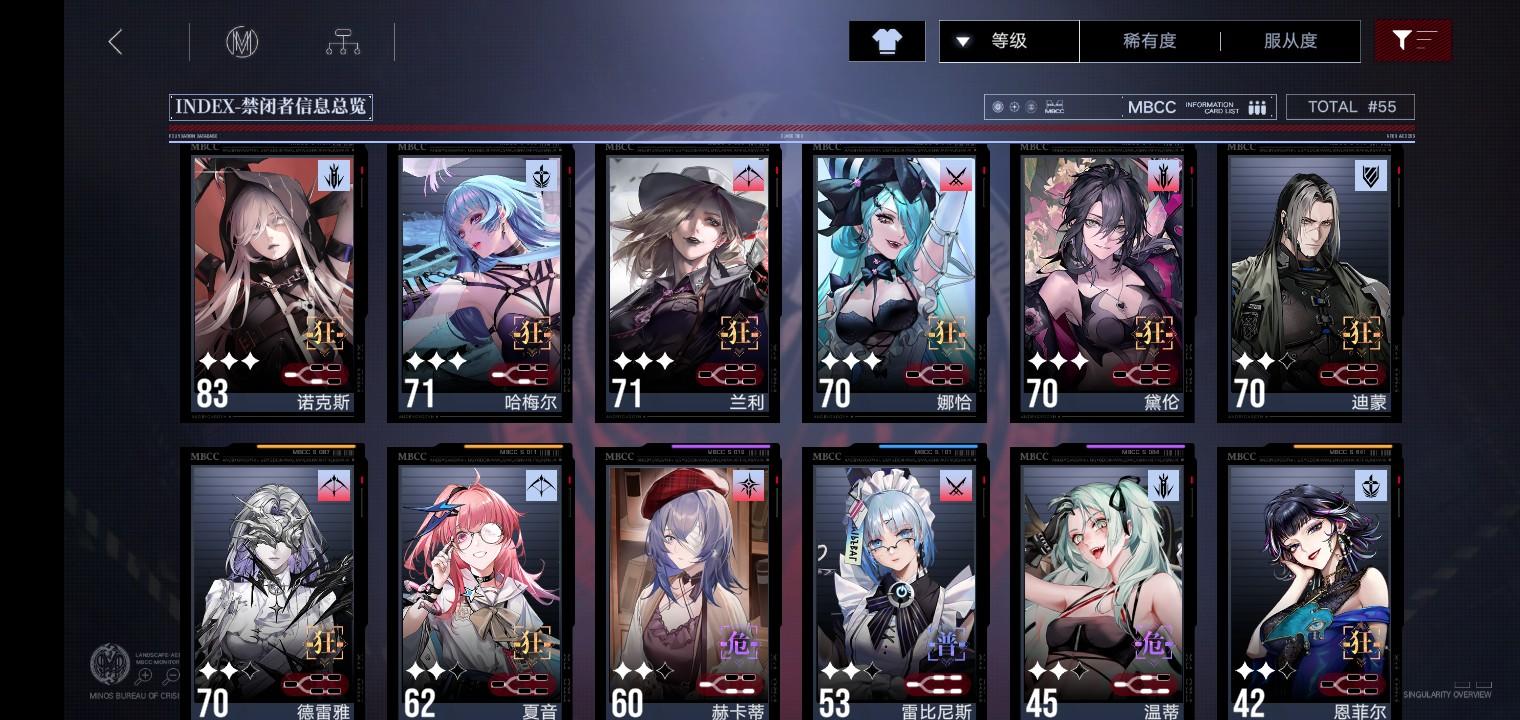Click the arrow class icon on 夏音's card
Screen dimensions: 1520x720
(x=539, y=485)
